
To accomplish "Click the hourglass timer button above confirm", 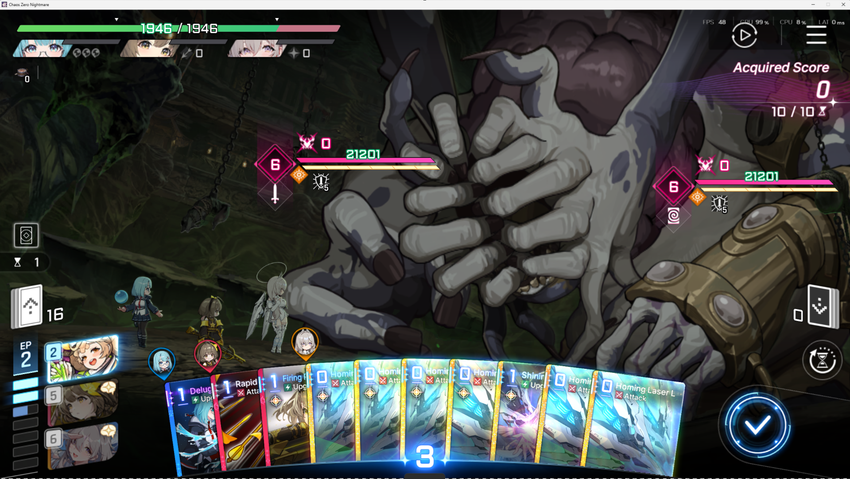I will (821, 360).
